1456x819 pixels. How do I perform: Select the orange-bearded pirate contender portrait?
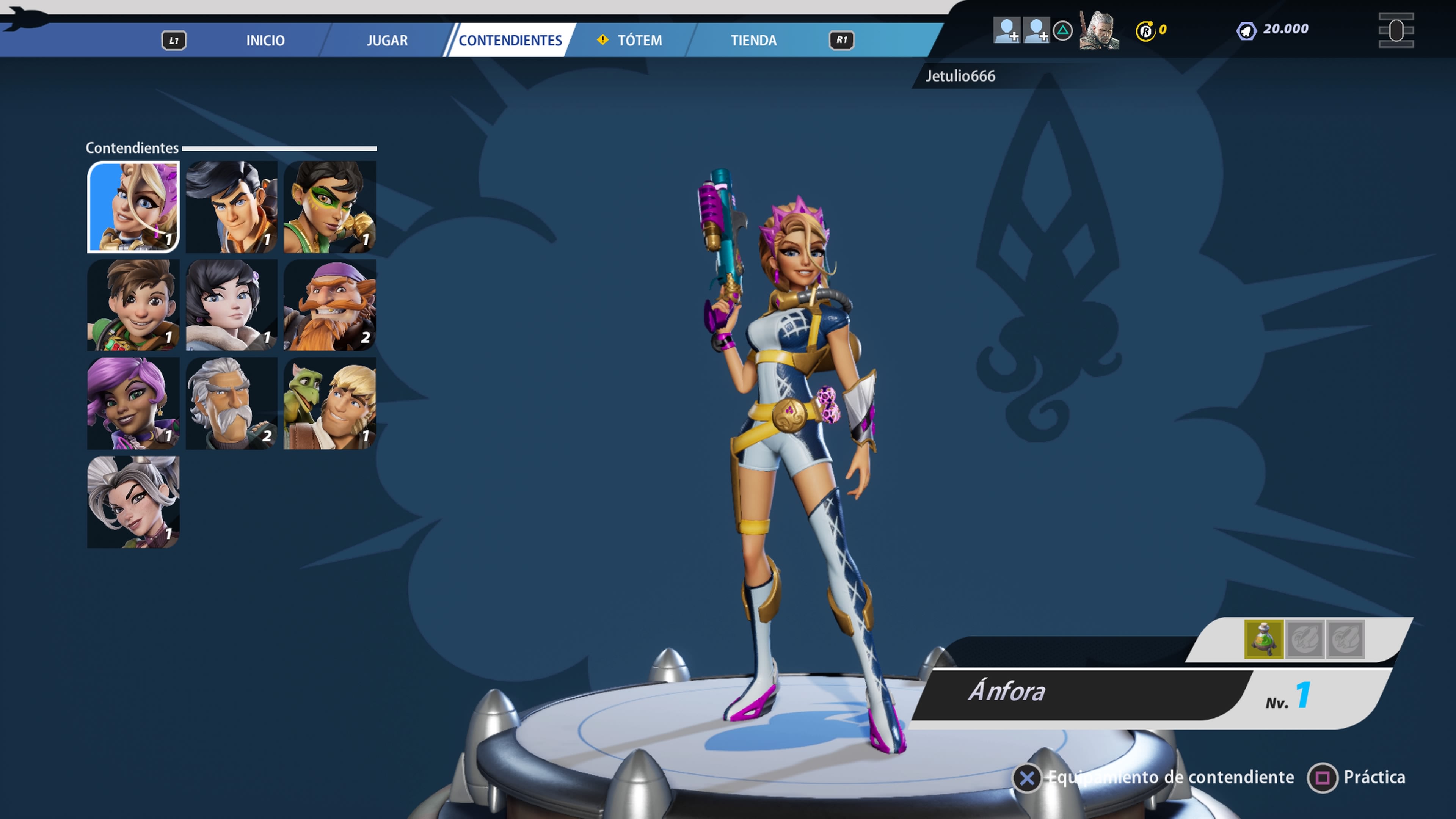coord(329,305)
